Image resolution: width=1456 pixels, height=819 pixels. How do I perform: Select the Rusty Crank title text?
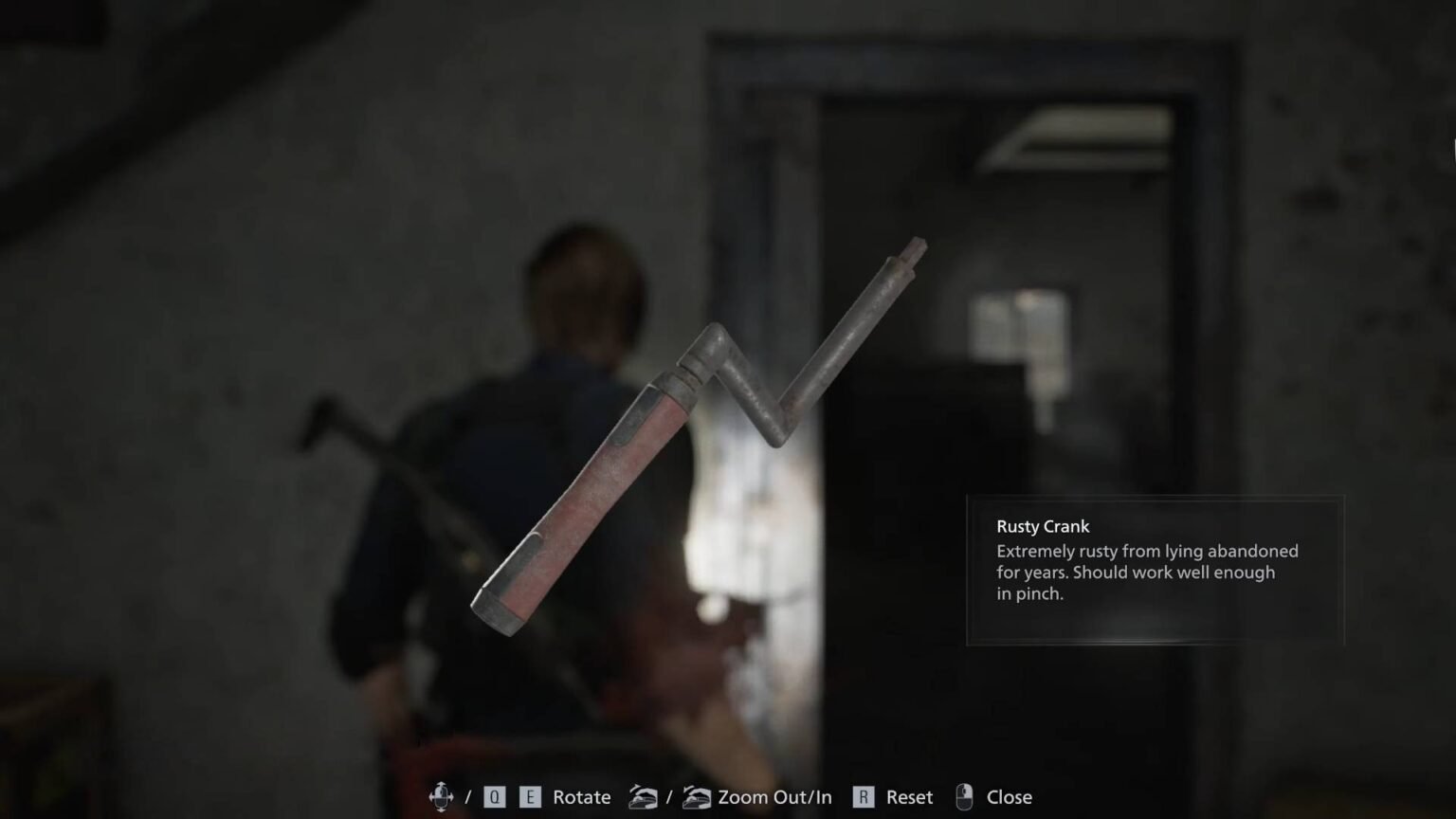[x=1042, y=526]
